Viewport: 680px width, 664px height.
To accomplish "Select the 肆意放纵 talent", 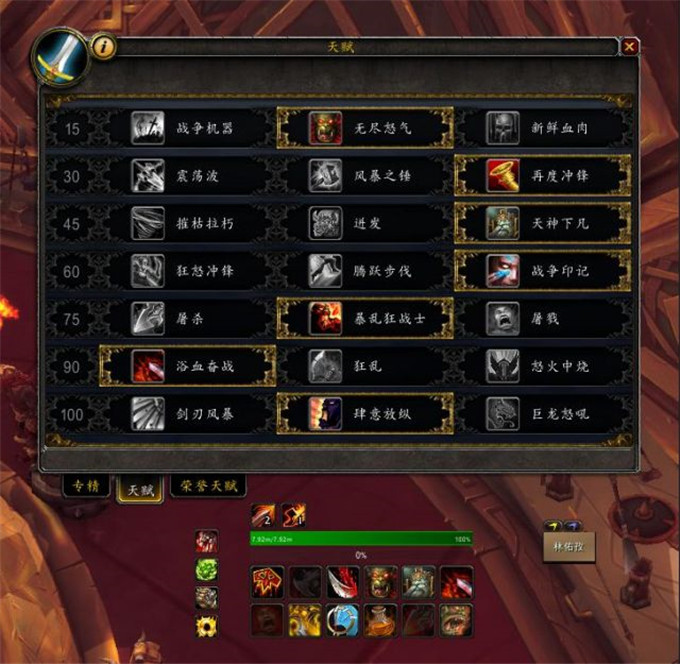I will tap(365, 413).
